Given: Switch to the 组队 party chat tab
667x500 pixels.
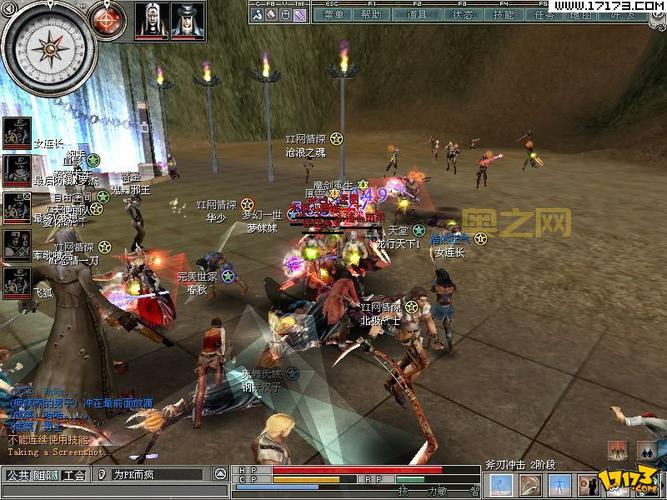Looking at the screenshot, I should tap(46, 476).
